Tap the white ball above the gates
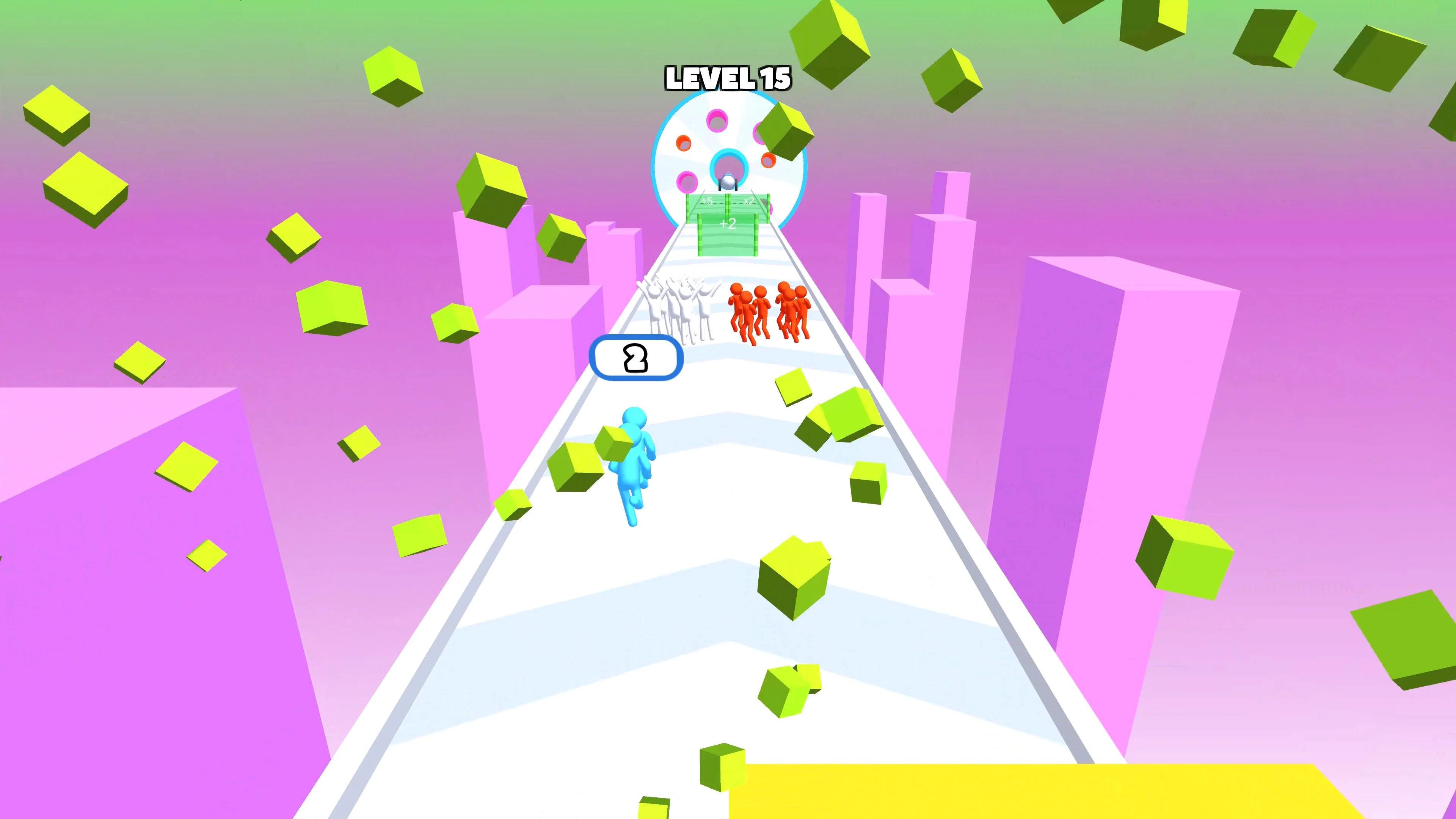This screenshot has width=1456, height=819. (728, 182)
